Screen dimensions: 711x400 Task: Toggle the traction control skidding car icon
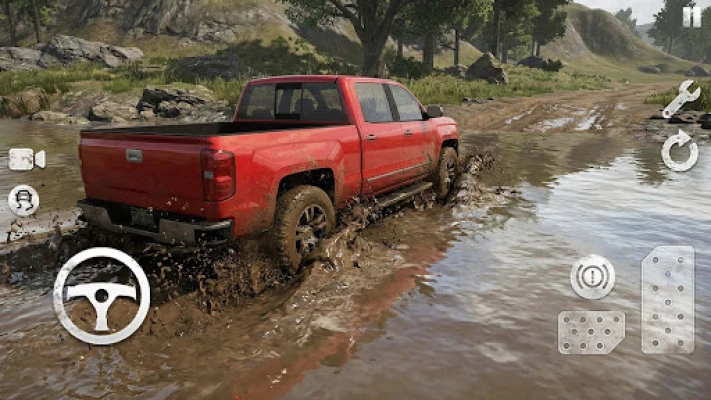(x=23, y=200)
